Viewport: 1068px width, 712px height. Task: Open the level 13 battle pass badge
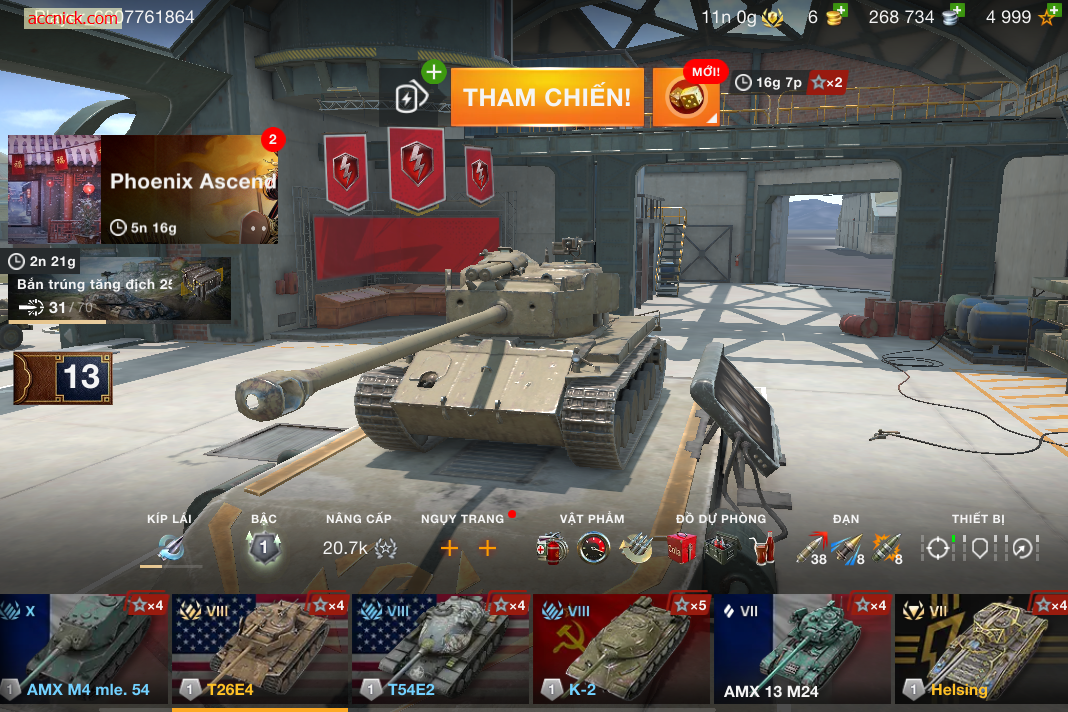pos(63,378)
